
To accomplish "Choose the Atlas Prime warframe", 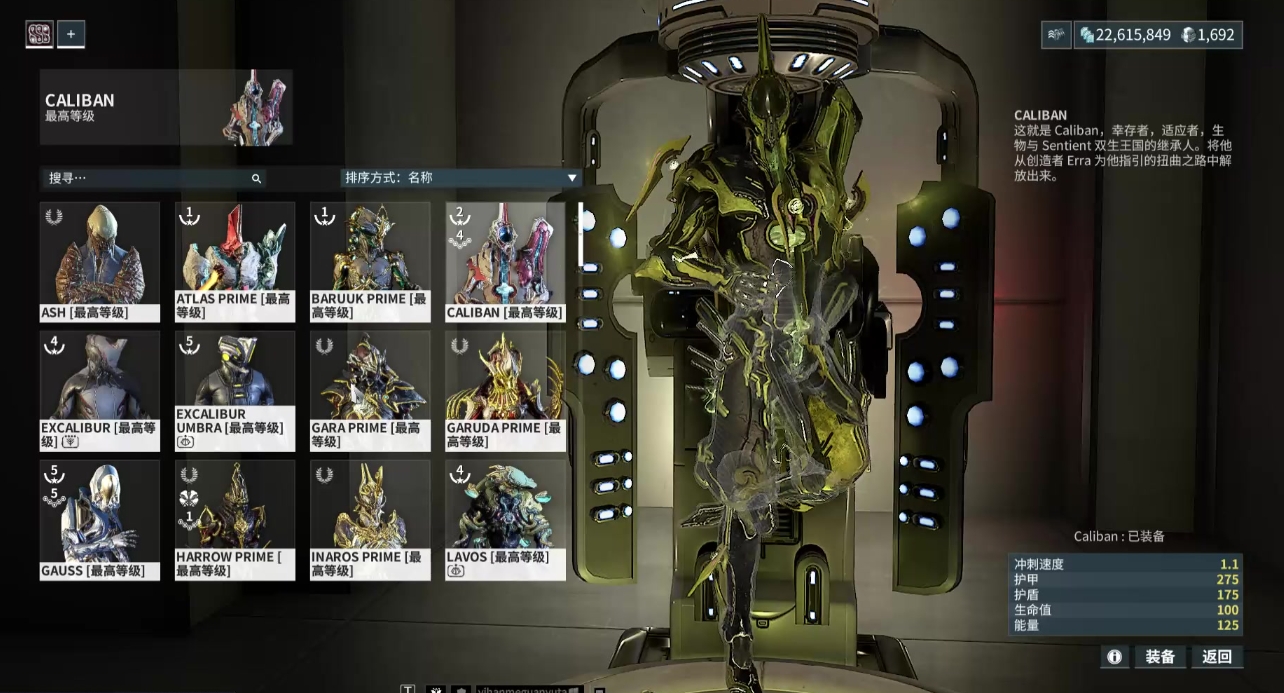I will 235,262.
